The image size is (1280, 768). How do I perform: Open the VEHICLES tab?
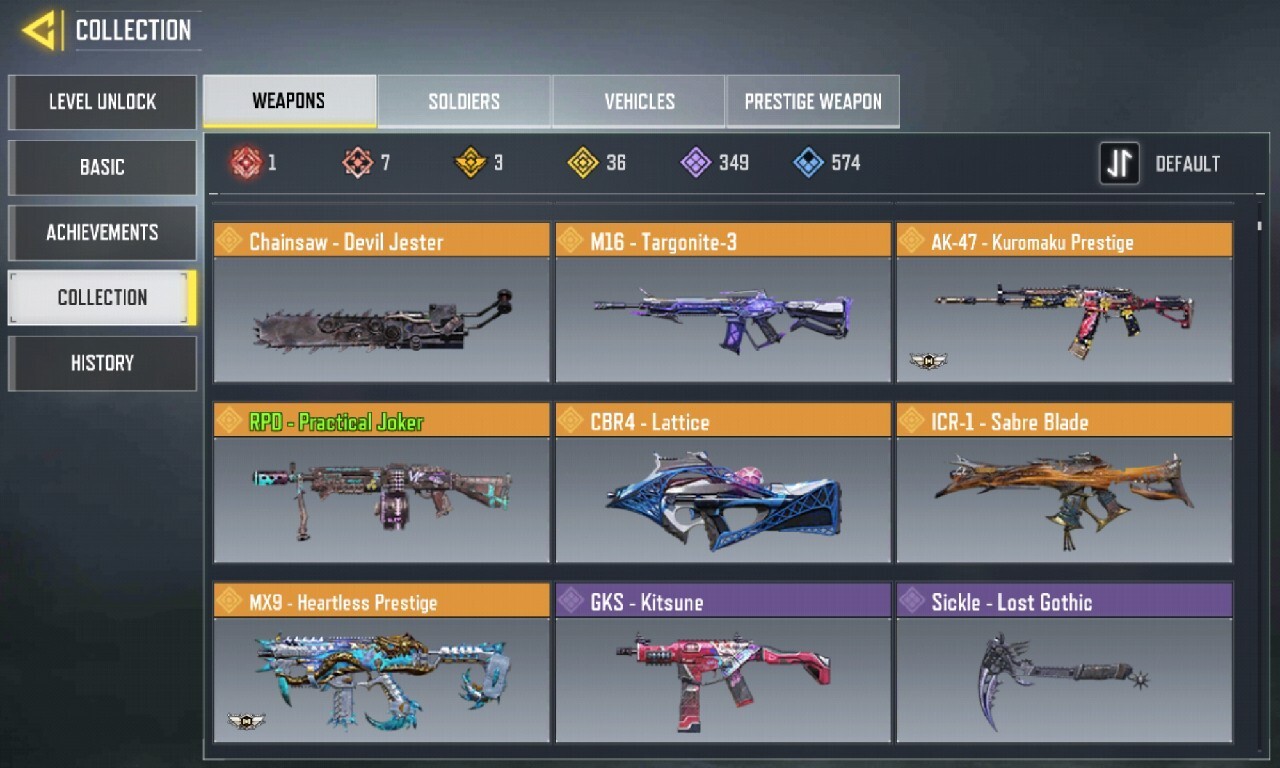(638, 101)
